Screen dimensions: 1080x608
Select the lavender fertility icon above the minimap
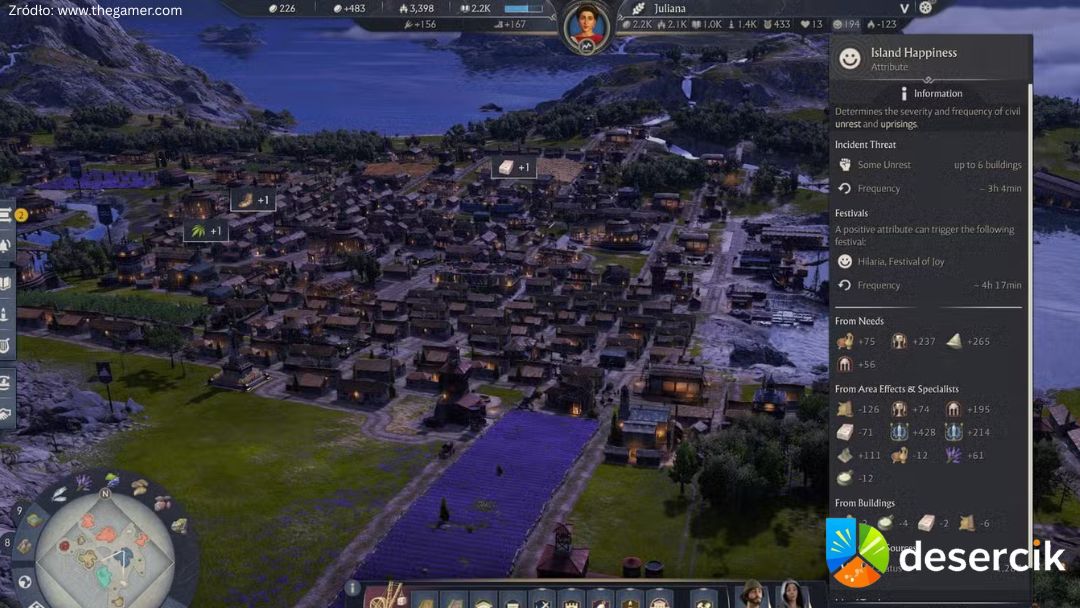[83, 484]
